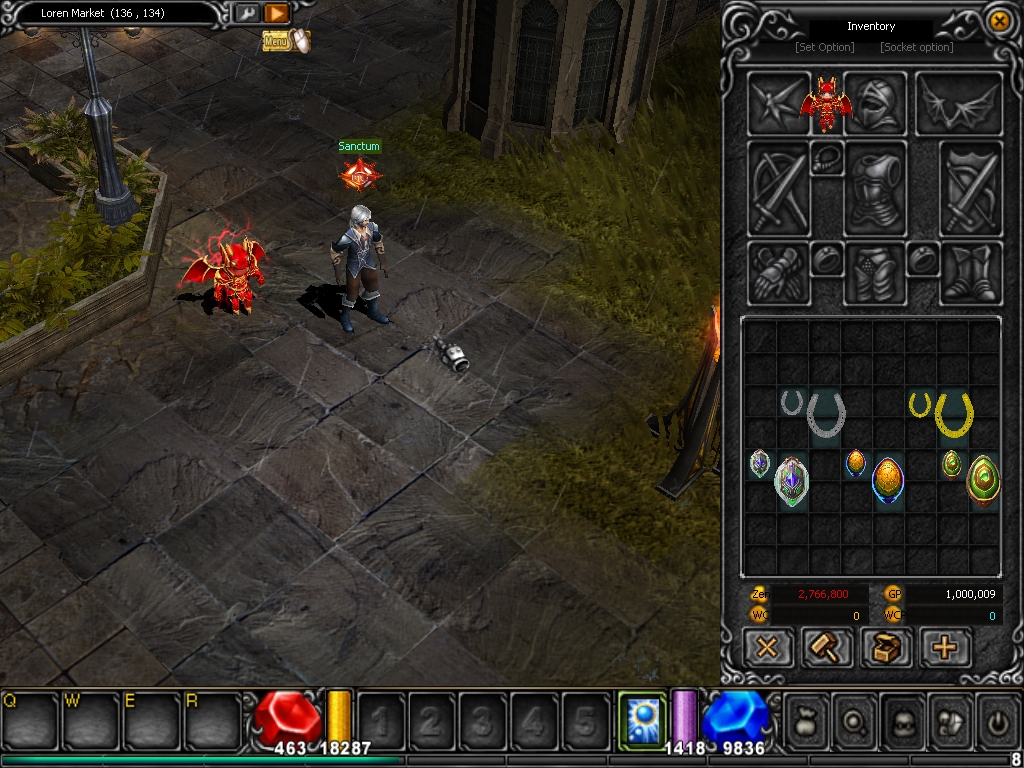This screenshot has width=1024, height=768.
Task: Open the yellow Menu button
Action: tap(277, 41)
